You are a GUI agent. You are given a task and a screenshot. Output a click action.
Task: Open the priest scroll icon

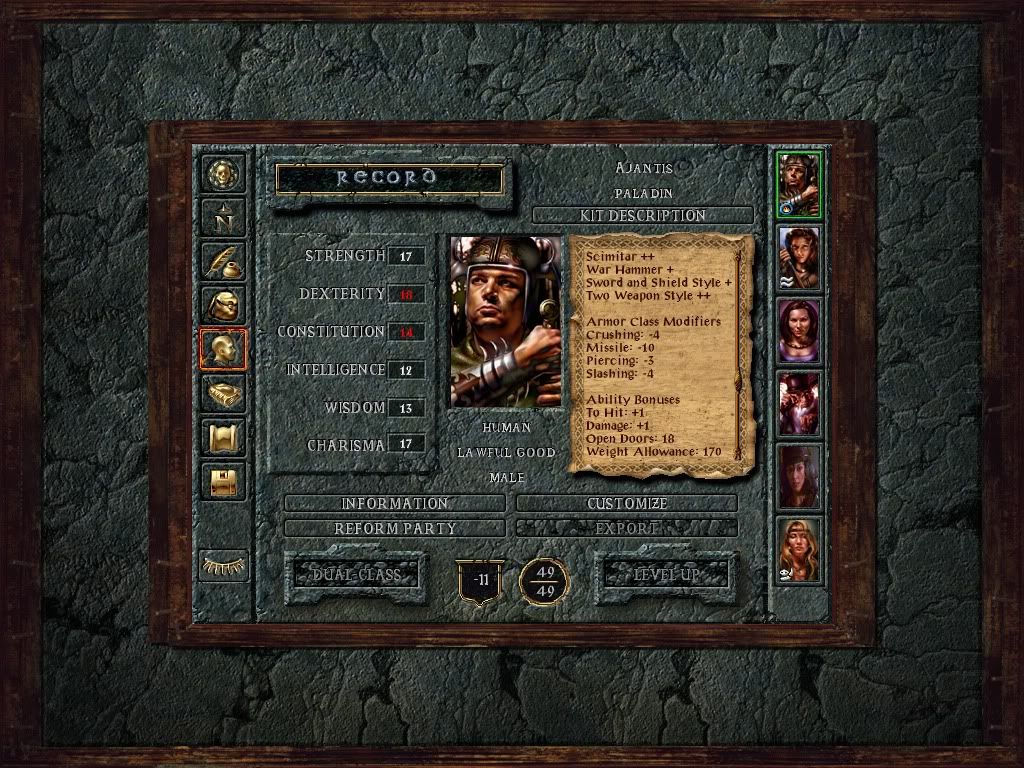click(223, 437)
